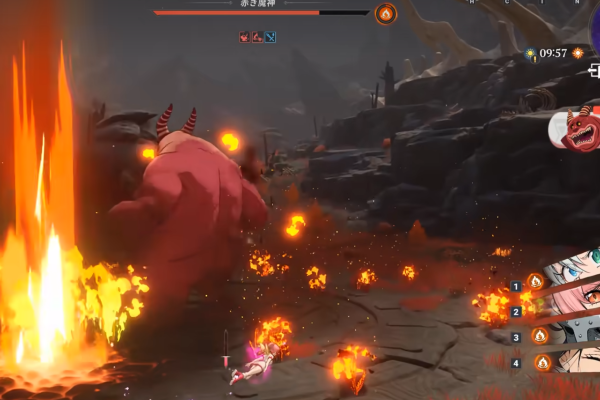Click the red demon boss portrait badge
The width and height of the screenshot is (600, 400).
pyautogui.click(x=577, y=131)
